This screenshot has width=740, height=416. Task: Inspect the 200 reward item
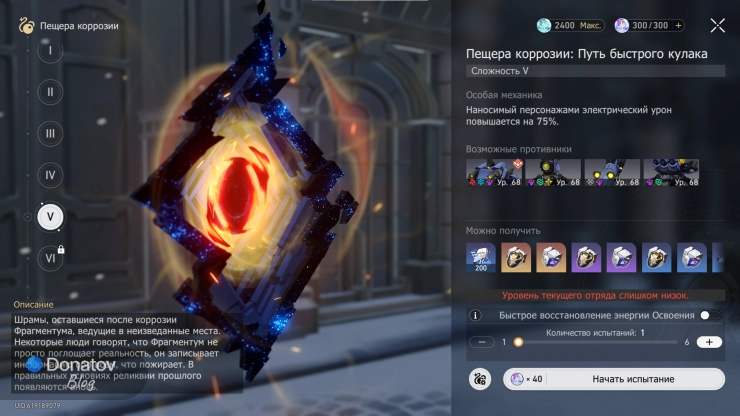[x=481, y=257]
